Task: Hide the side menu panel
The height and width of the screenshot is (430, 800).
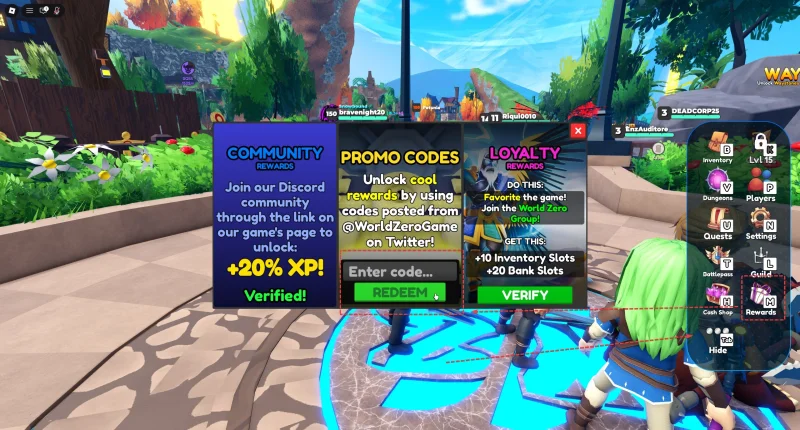Action: [x=718, y=338]
